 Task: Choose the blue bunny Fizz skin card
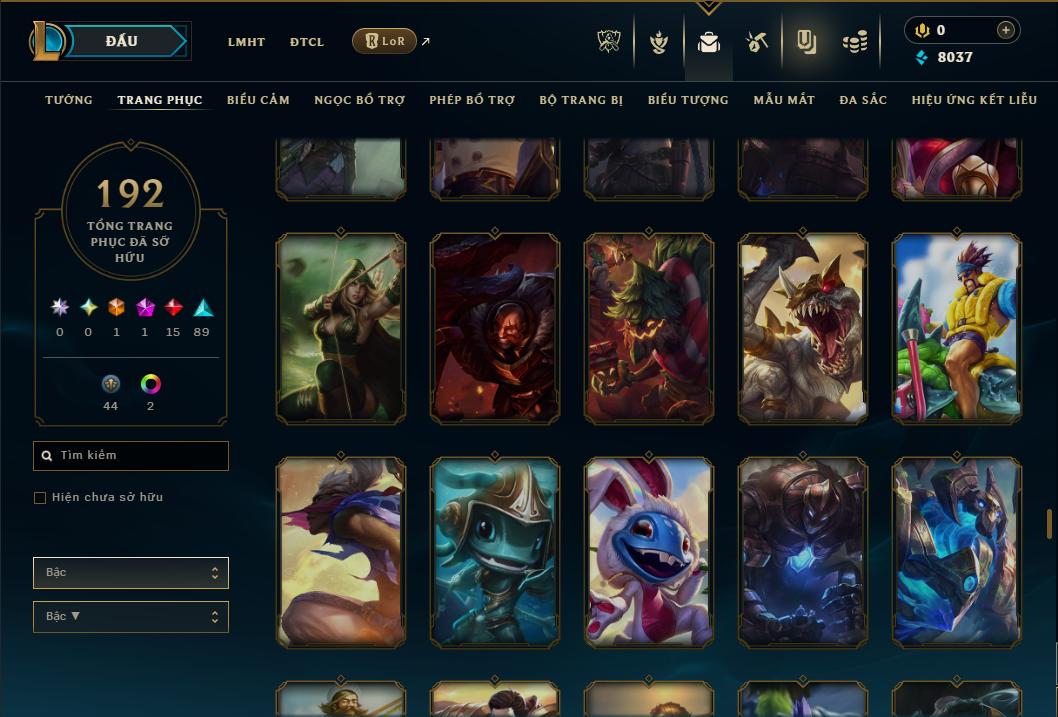[x=649, y=552]
